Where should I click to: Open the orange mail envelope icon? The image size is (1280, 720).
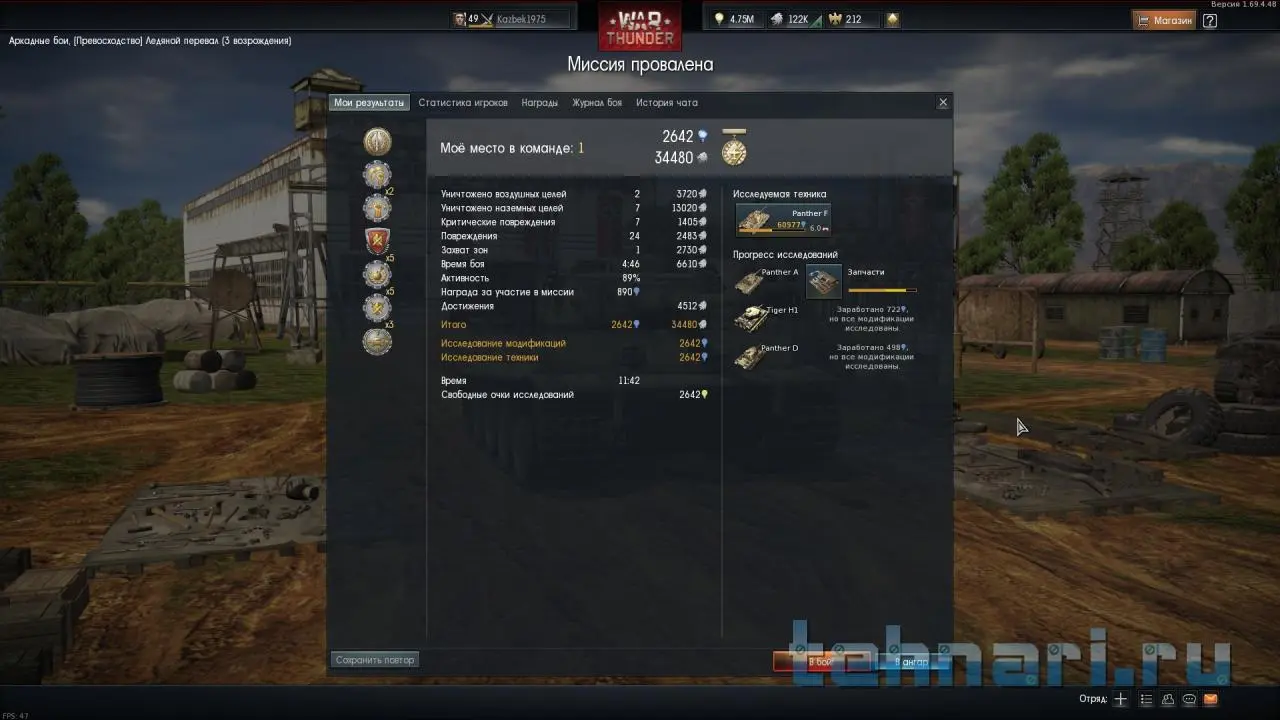[1211, 699]
